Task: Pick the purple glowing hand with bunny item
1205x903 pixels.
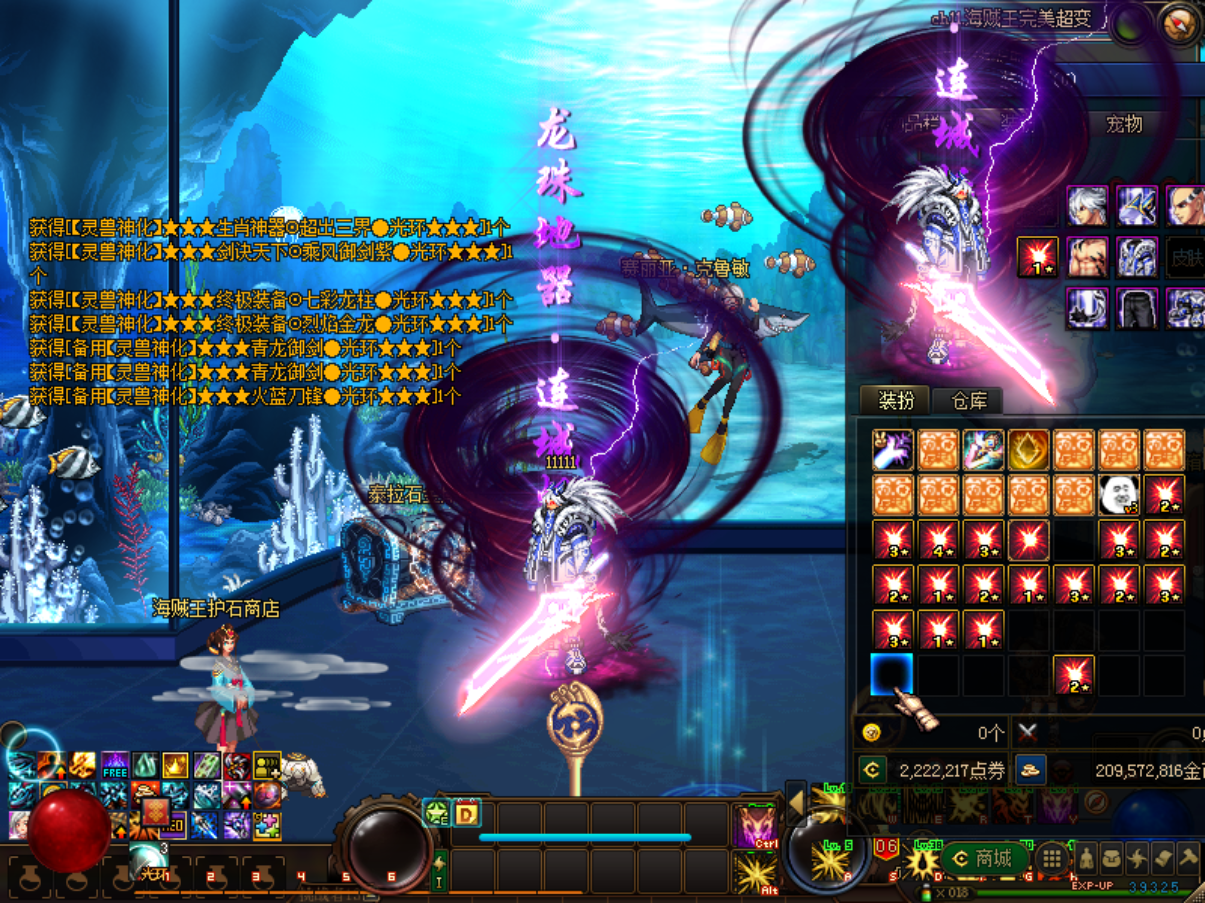Action: (892, 450)
